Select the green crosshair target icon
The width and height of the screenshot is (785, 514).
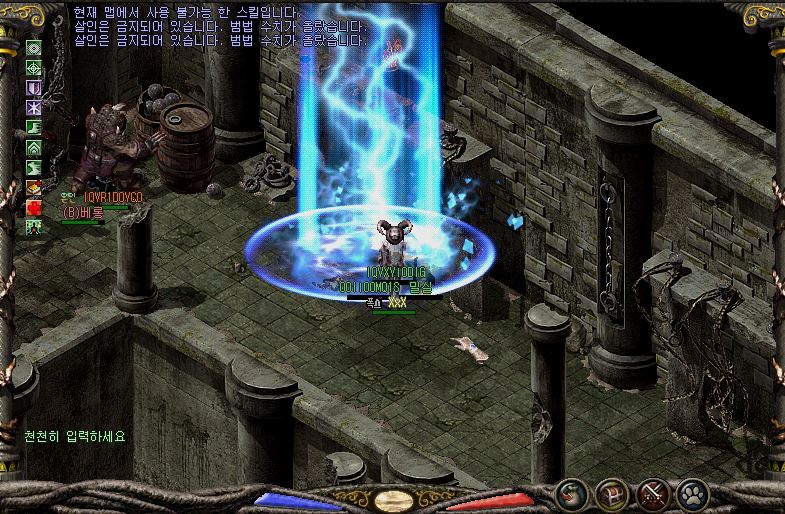[x=33, y=67]
